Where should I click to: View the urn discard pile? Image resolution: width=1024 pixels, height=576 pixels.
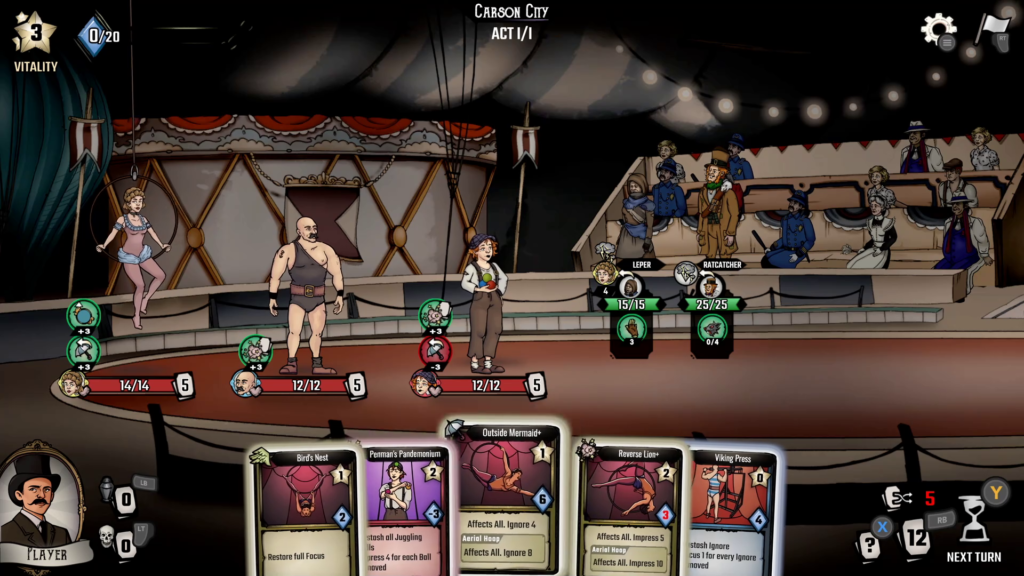pos(107,489)
